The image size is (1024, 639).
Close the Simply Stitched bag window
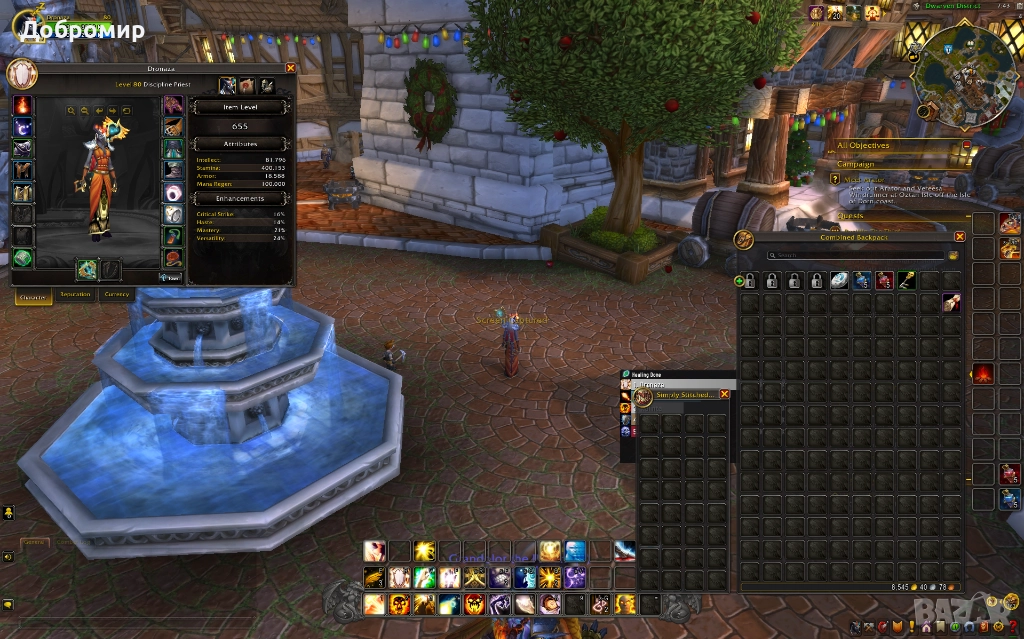click(725, 394)
